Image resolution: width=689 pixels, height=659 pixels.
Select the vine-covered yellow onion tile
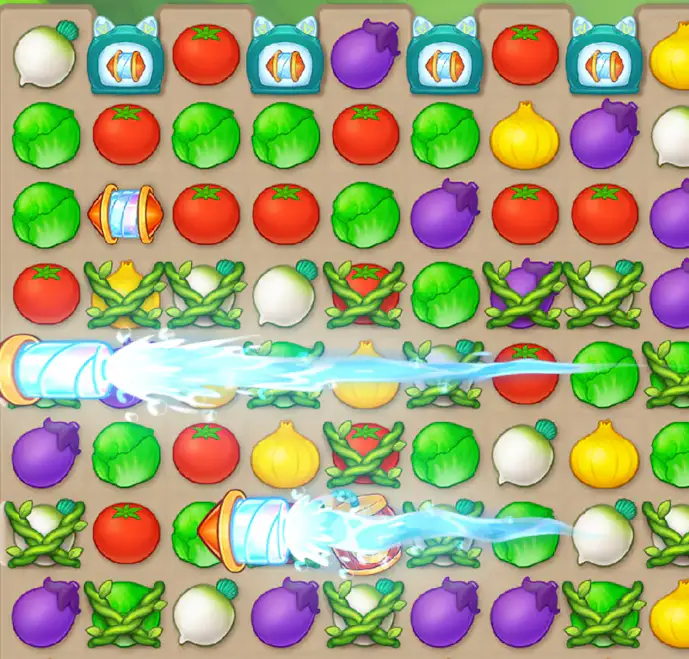point(124,292)
